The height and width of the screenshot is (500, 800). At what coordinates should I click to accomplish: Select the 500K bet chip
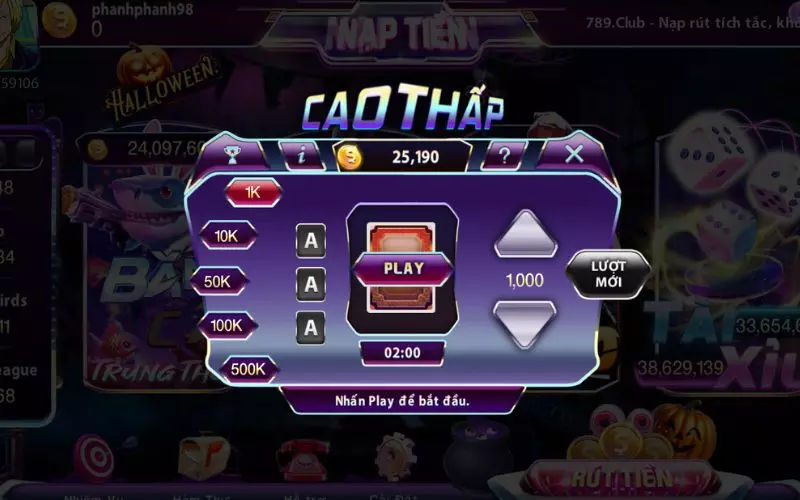pos(248,369)
